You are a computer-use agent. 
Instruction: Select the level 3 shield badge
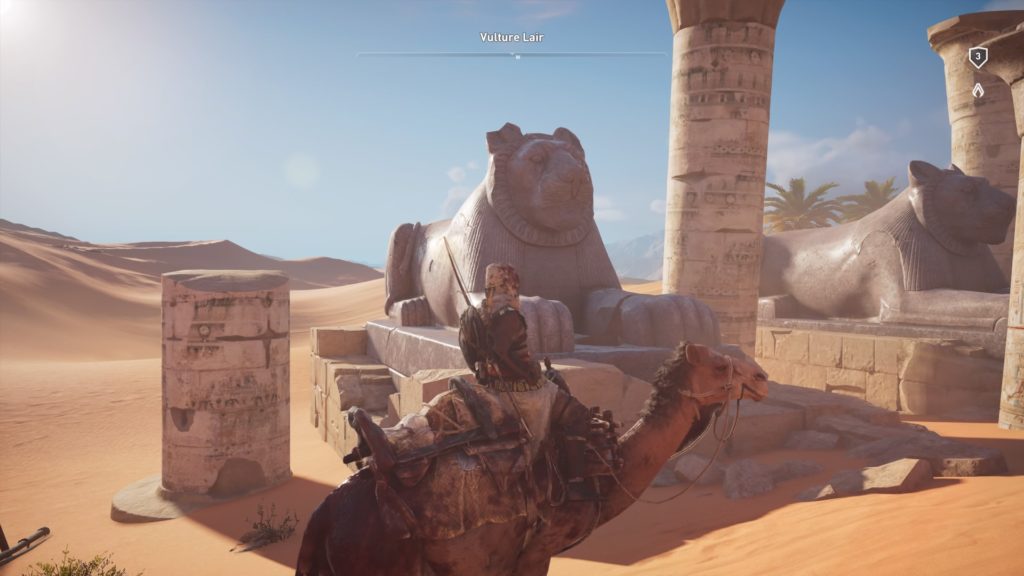click(x=977, y=58)
